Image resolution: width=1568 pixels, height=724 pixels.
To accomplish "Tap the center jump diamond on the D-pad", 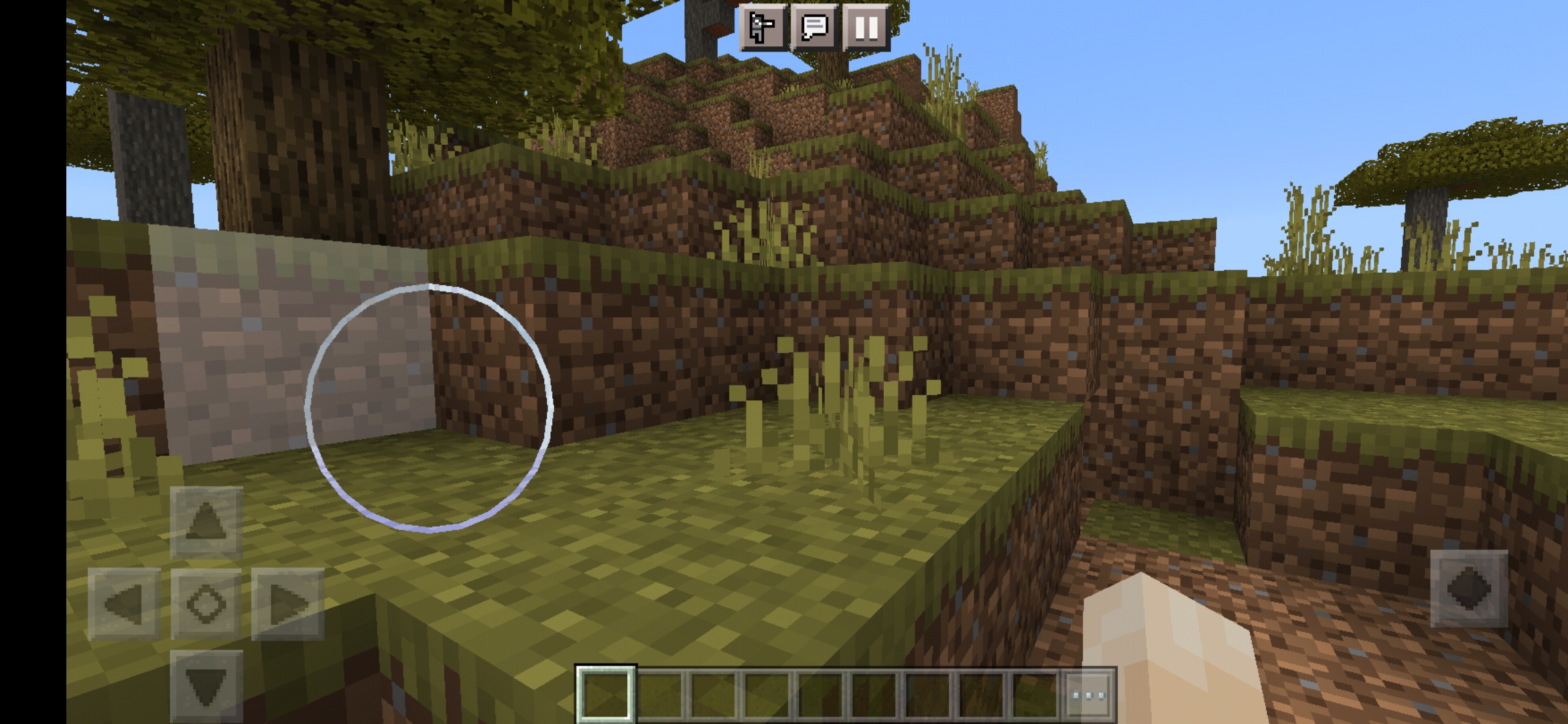I will [208, 603].
